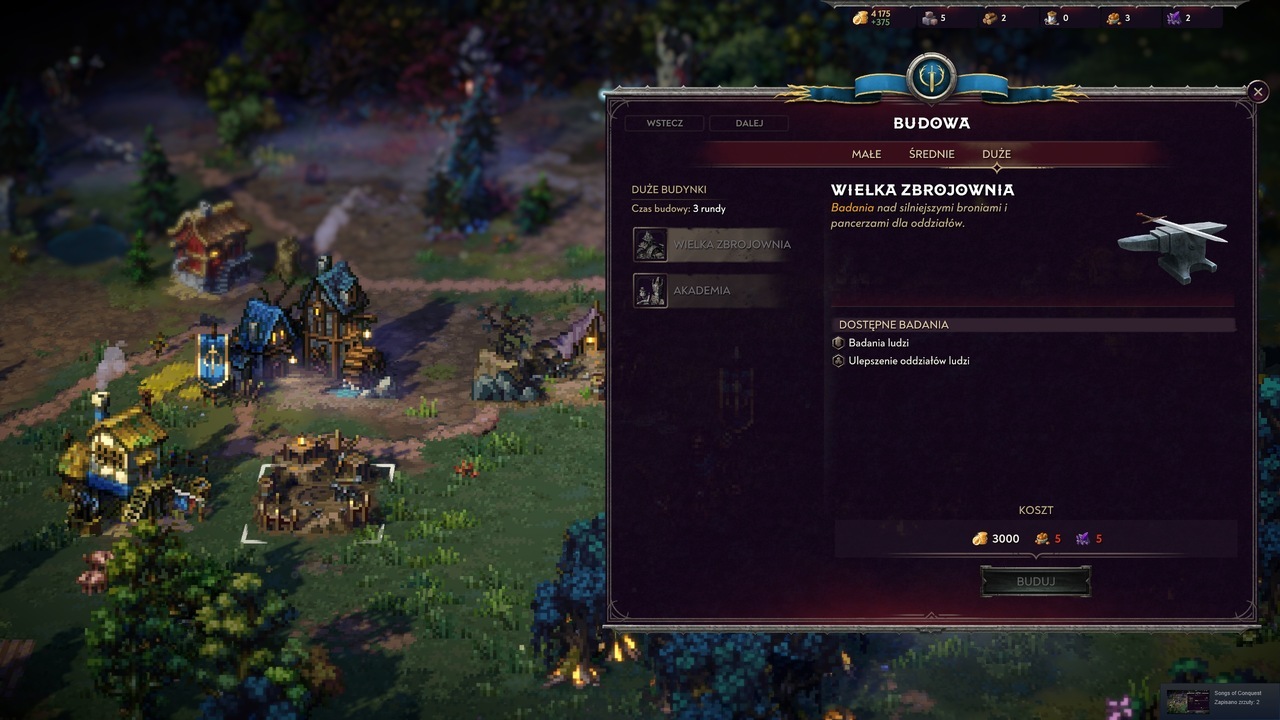Close the Budowa construction panel
Viewport: 1280px width, 720px height.
point(1257,92)
